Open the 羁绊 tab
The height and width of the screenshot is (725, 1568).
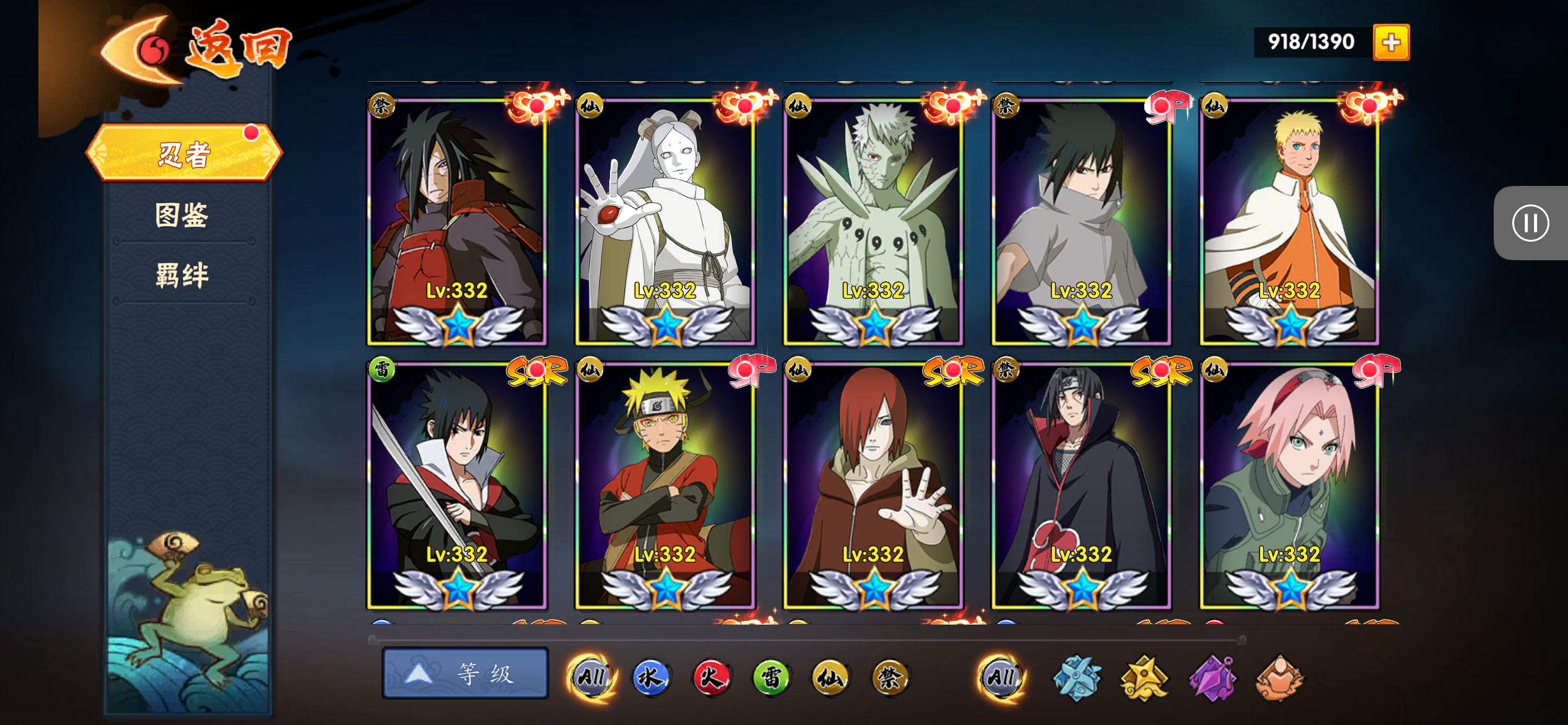click(x=182, y=275)
